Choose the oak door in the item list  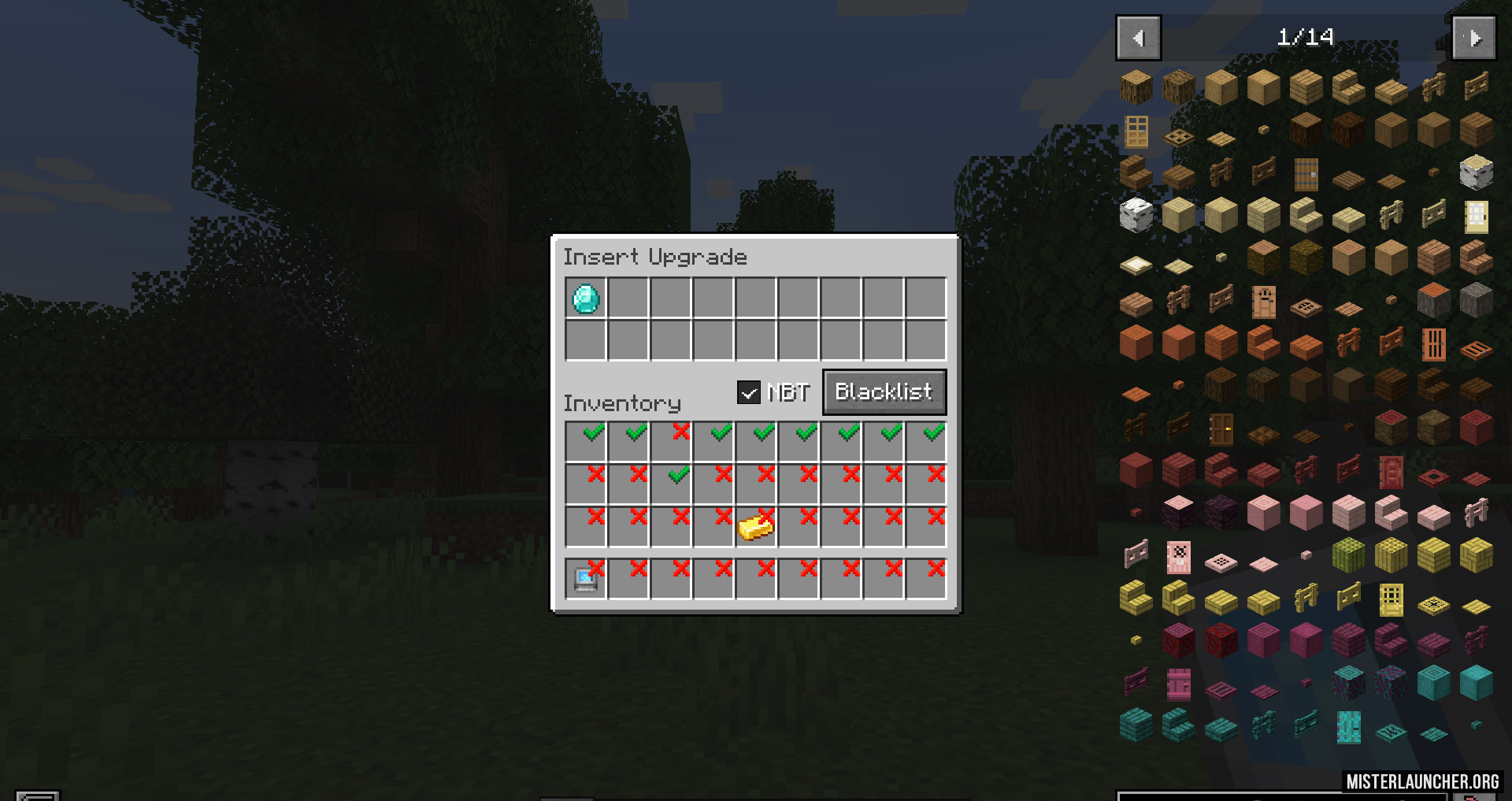tap(1136, 132)
